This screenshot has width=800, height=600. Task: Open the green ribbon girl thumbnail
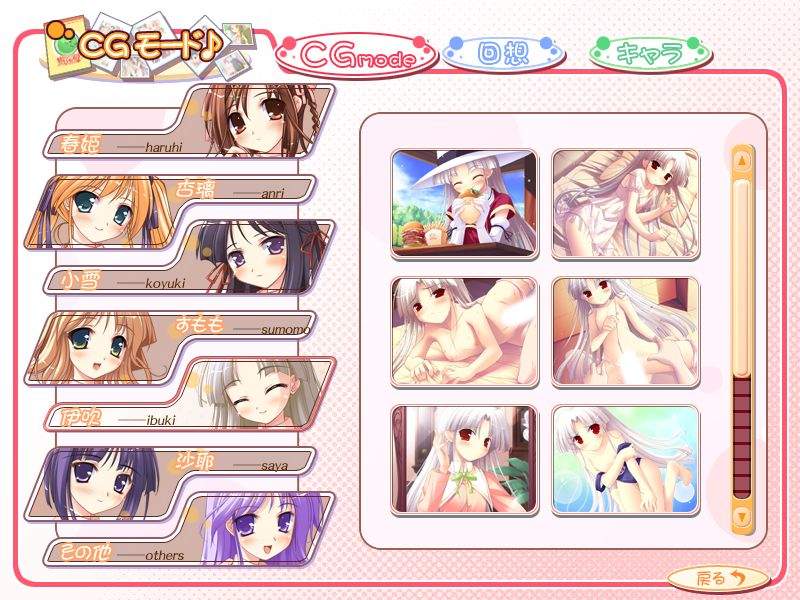pyautogui.click(x=464, y=459)
